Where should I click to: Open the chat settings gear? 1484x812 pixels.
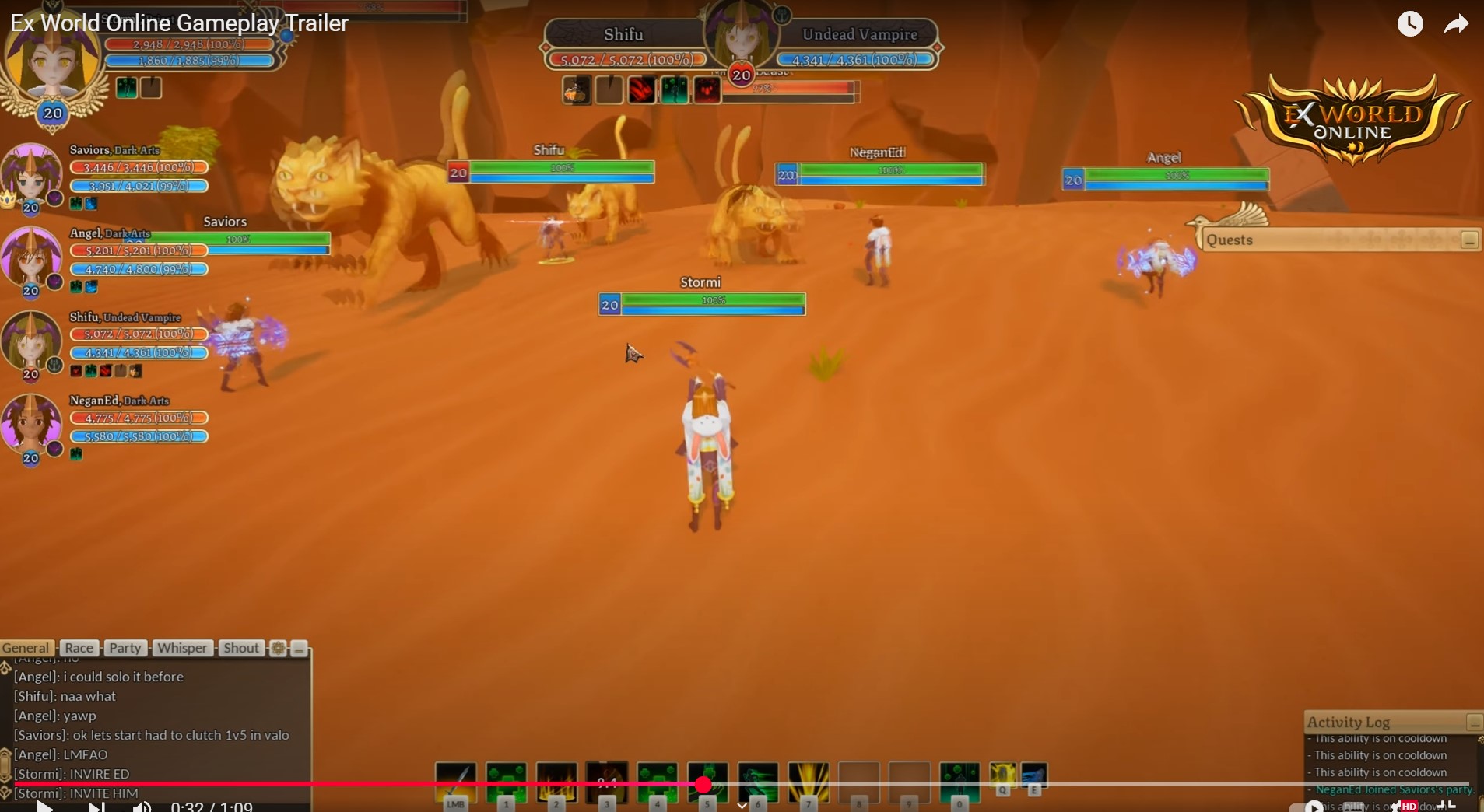coord(278,649)
